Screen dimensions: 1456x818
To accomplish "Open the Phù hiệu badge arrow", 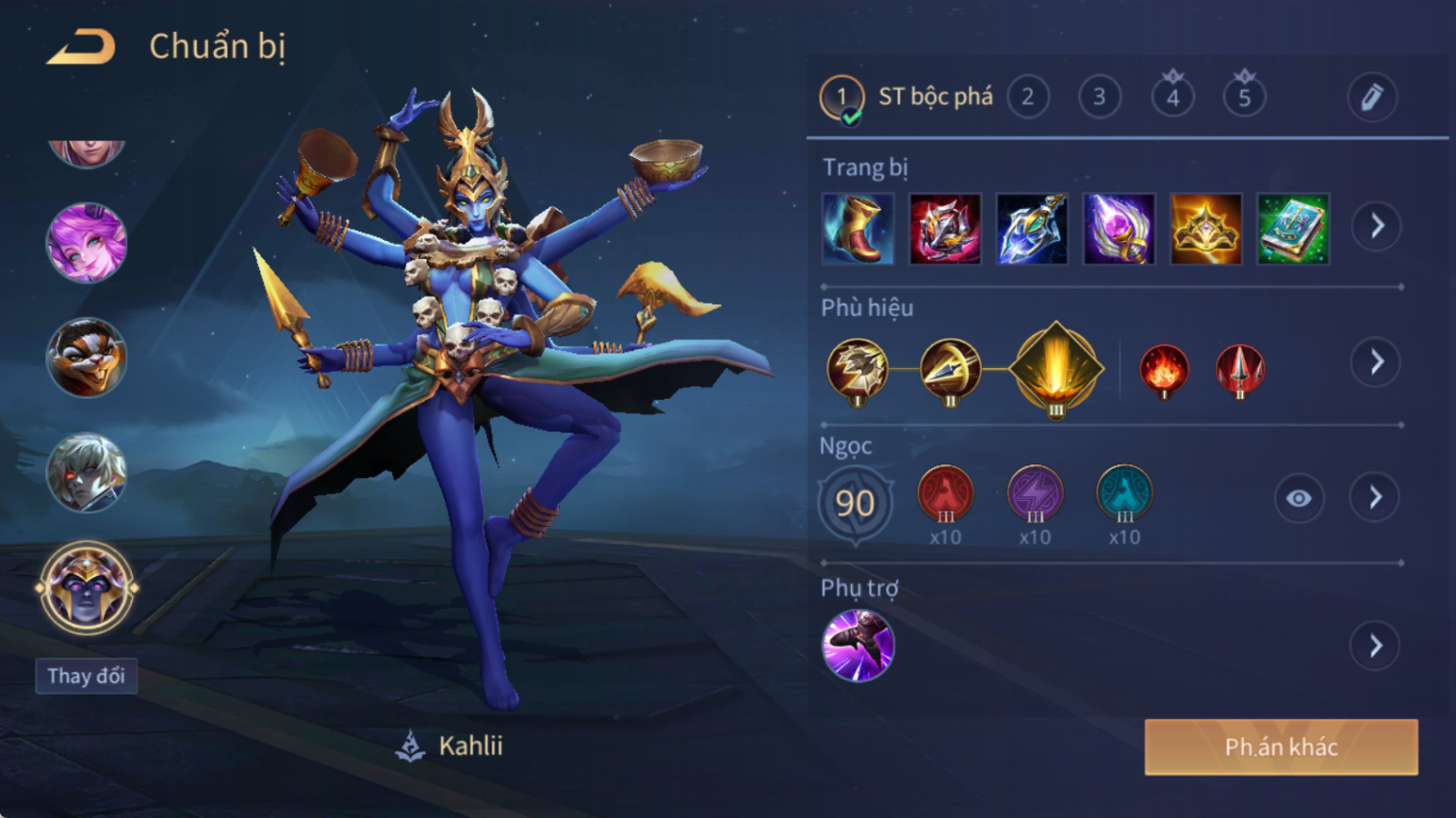I will click(1376, 362).
